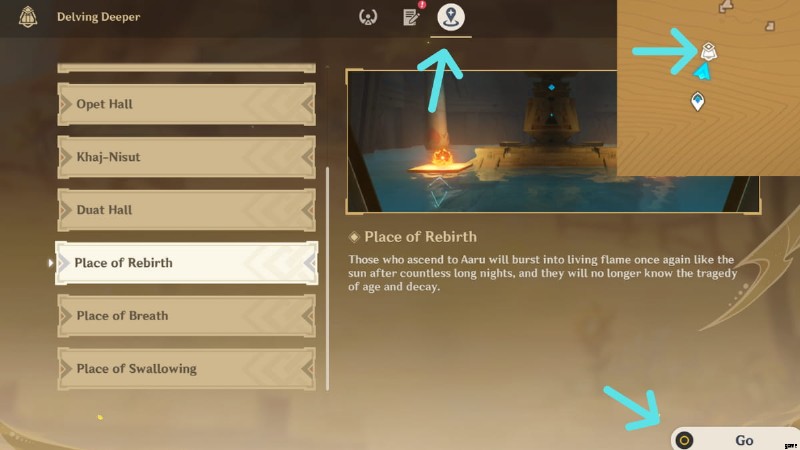The width and height of the screenshot is (800, 450).
Task: Click the Place of Rebirth preview image
Action: coord(480,140)
